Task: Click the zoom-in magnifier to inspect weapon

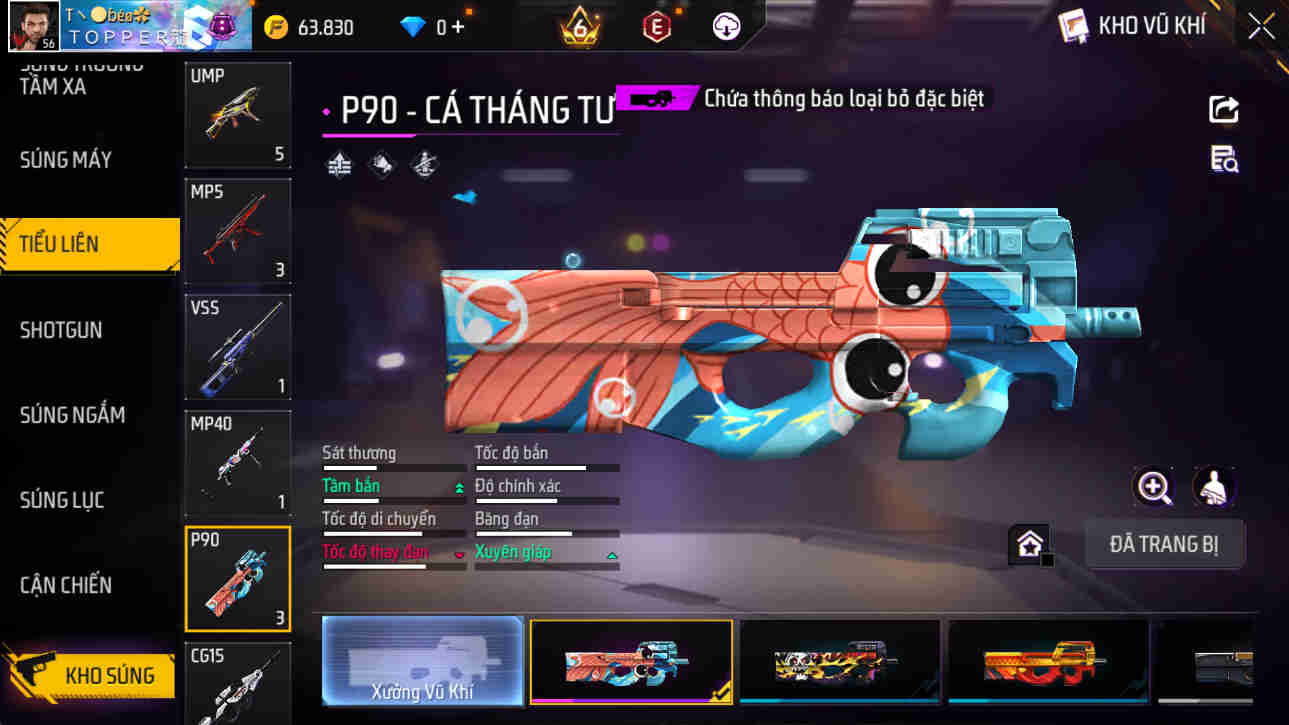Action: (x=1155, y=490)
